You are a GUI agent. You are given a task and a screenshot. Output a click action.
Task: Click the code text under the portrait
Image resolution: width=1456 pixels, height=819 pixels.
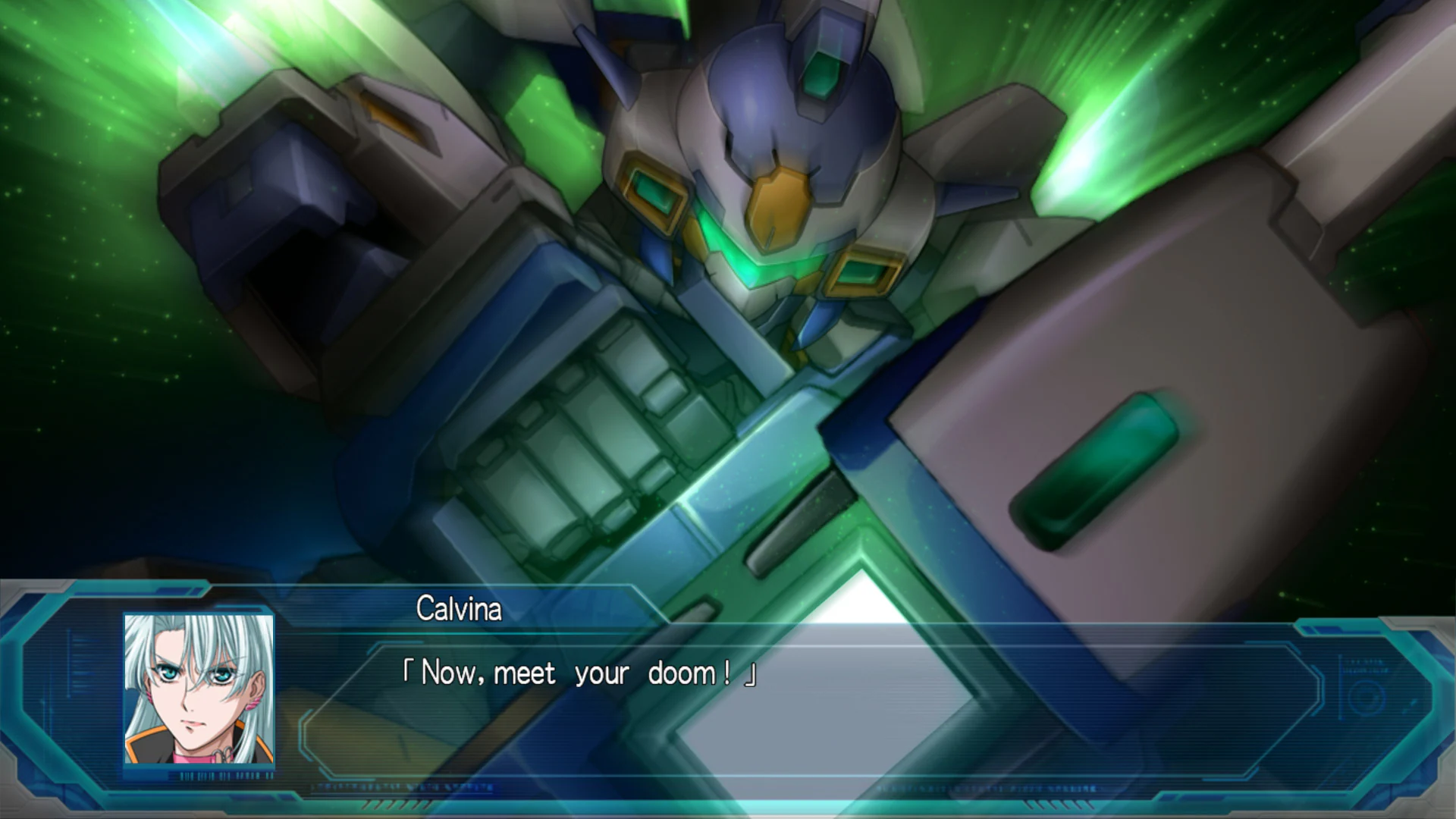[x=224, y=775]
